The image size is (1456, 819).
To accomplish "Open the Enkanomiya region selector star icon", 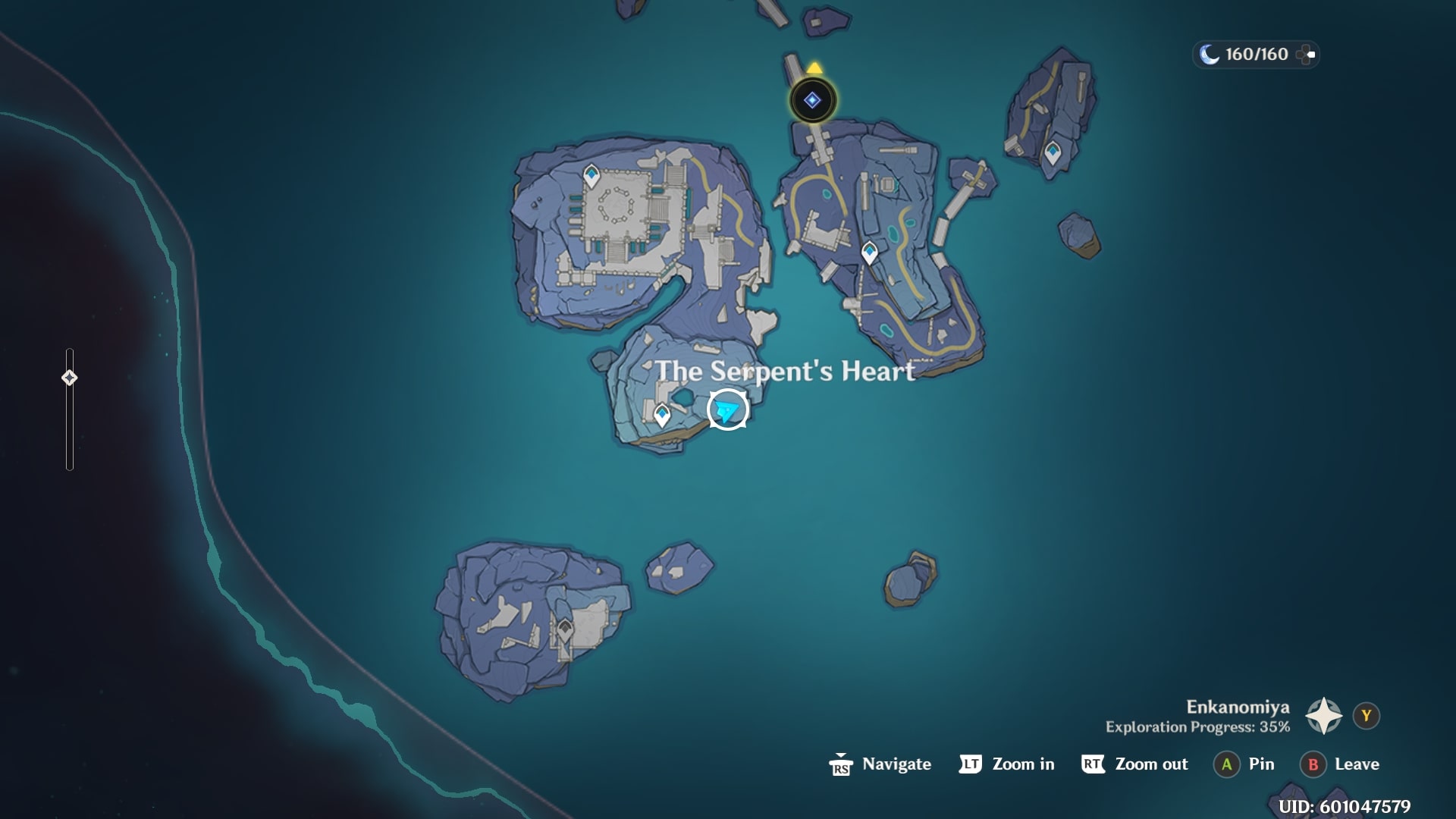I will [x=1323, y=716].
